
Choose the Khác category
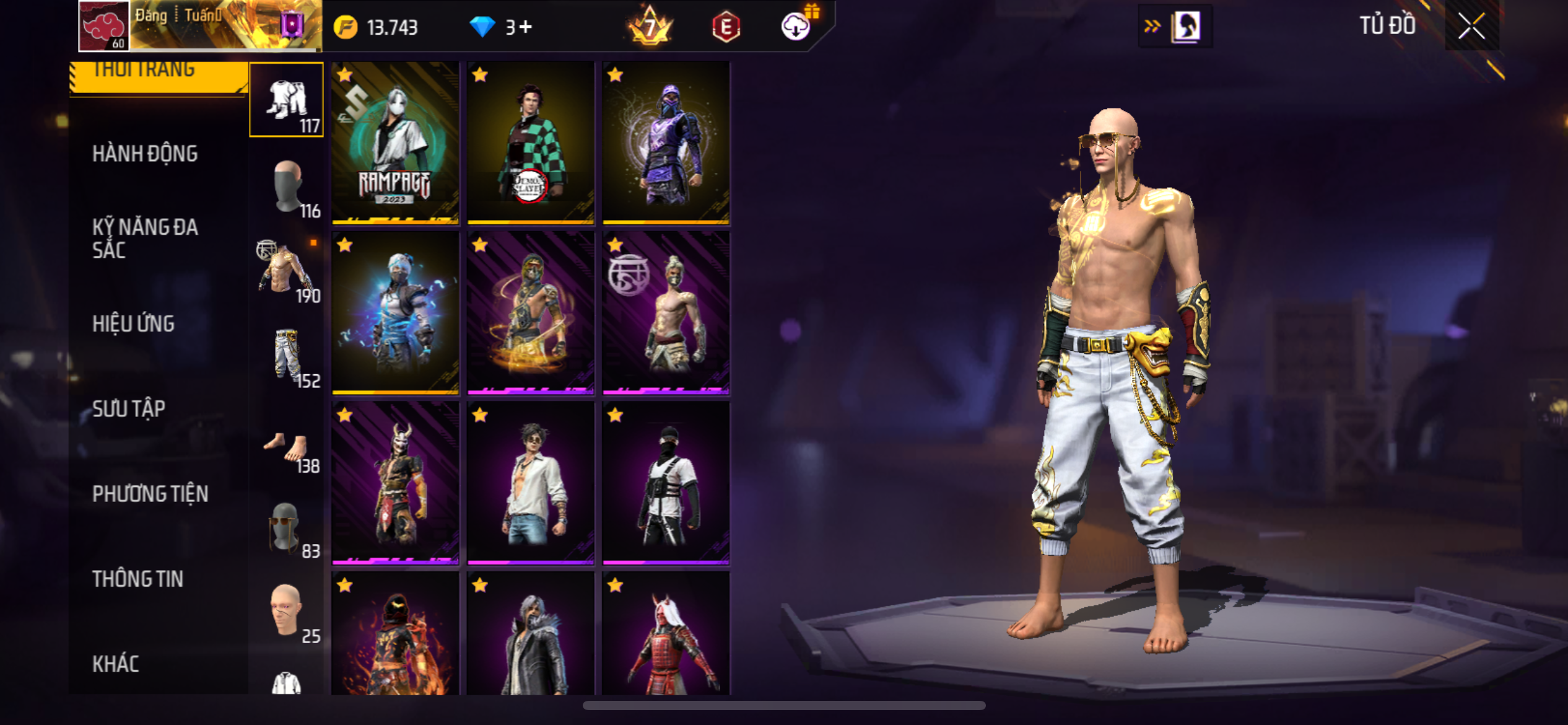(116, 664)
